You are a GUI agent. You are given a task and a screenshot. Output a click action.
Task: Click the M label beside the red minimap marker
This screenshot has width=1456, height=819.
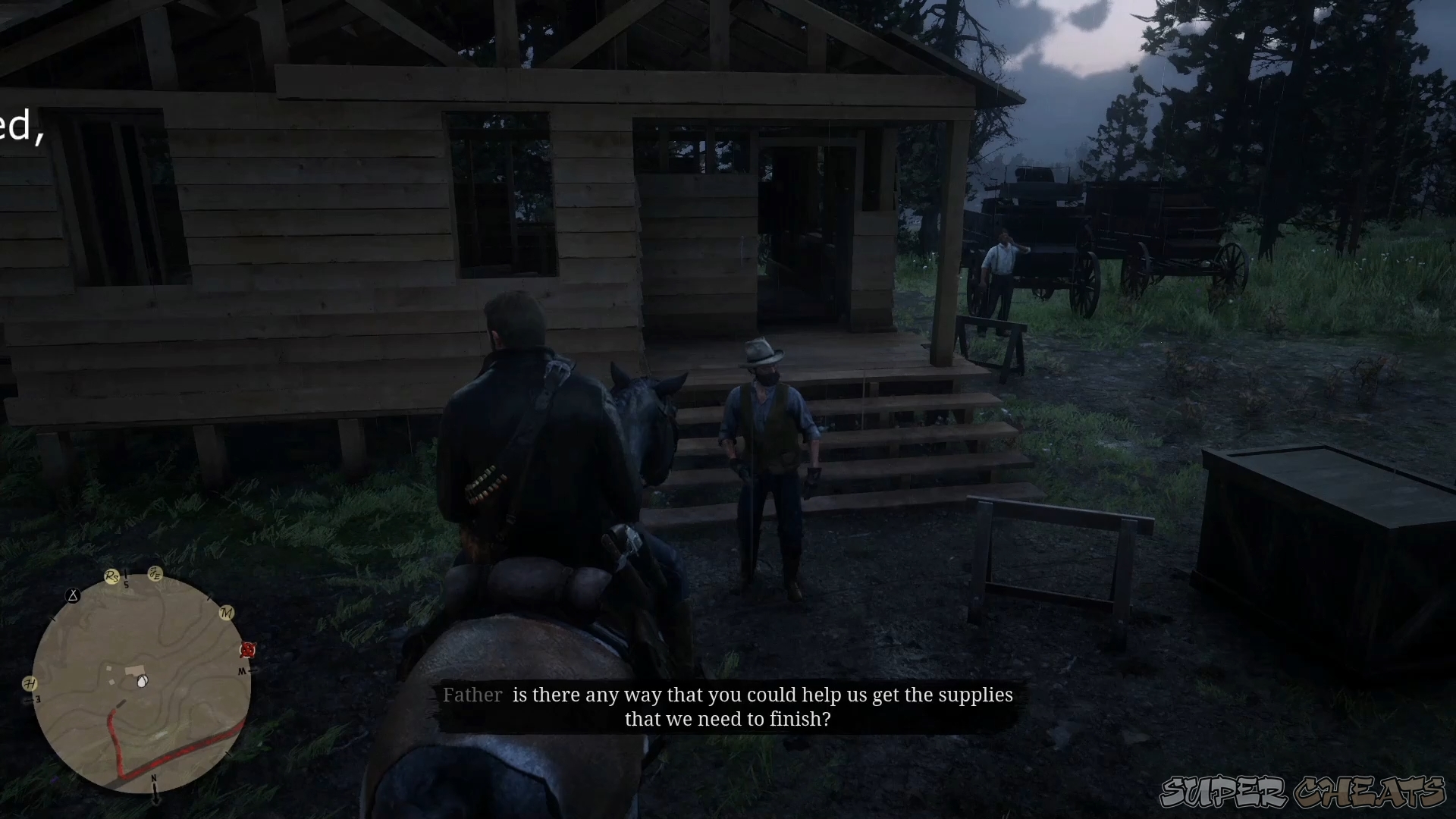click(241, 671)
